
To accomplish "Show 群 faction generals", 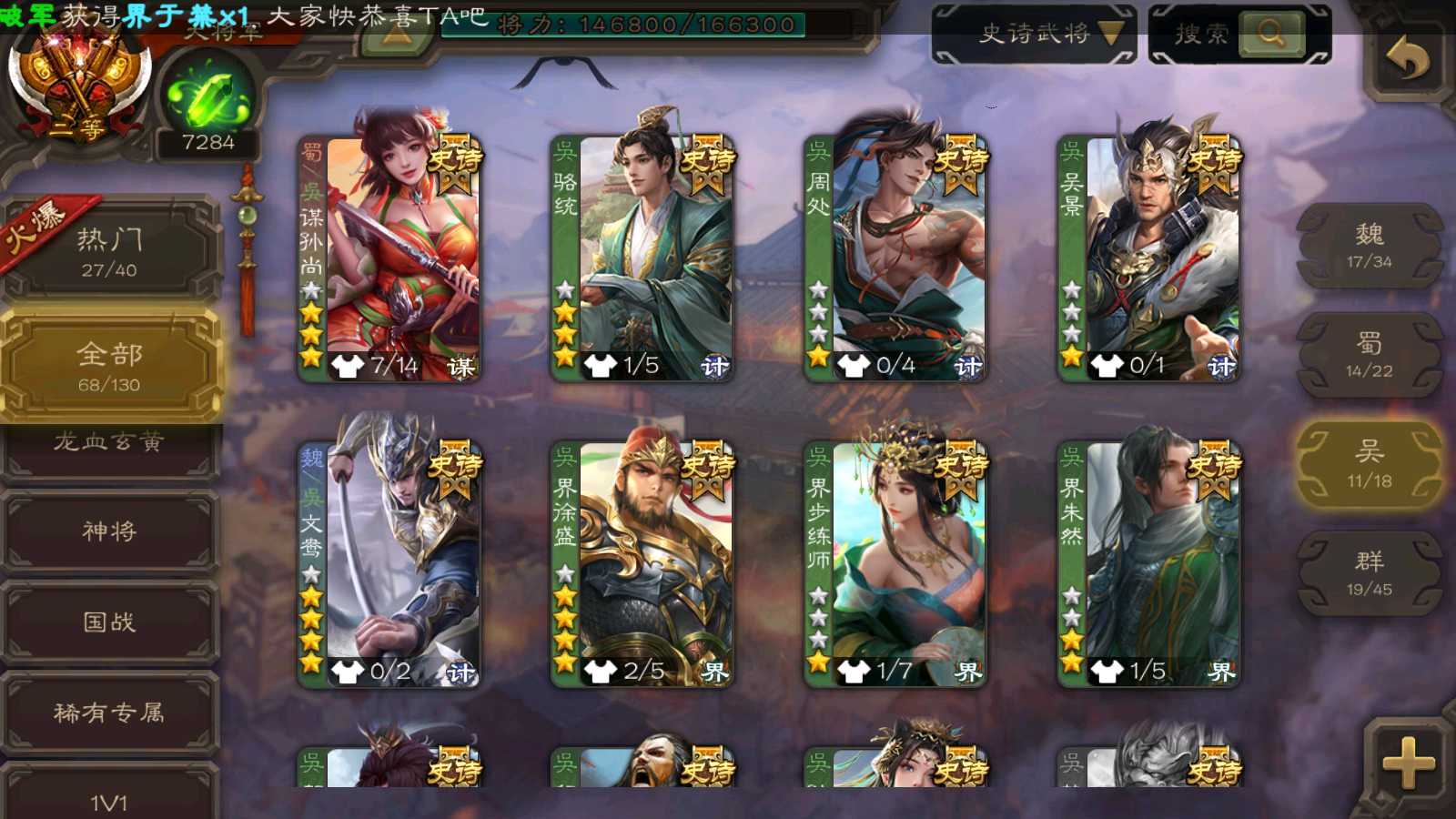I will point(1369,573).
